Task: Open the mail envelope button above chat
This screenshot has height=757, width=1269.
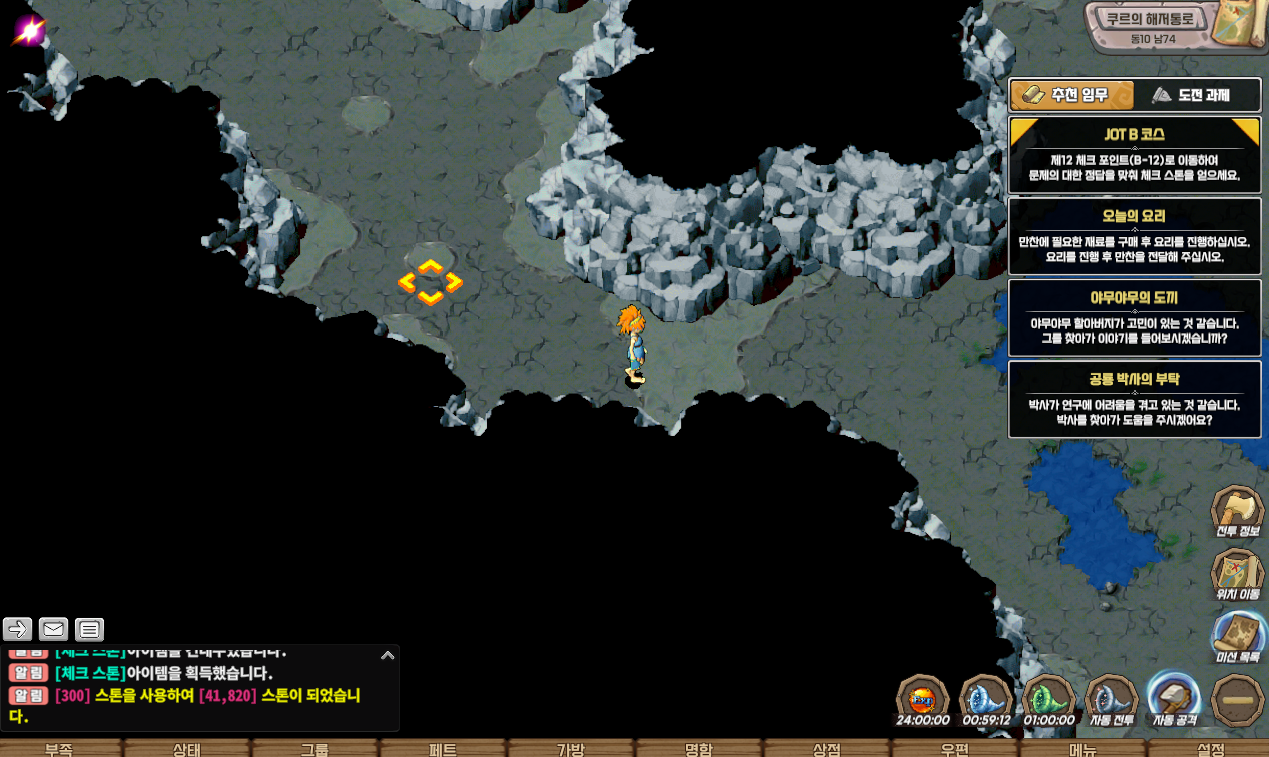Action: click(54, 629)
